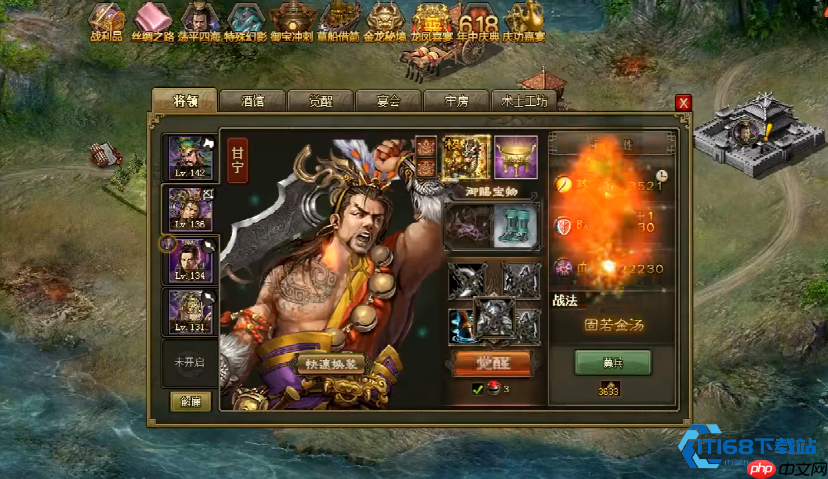This screenshot has height=479, width=828.
Task: Toggle the green checkmark under 觉醒
Action: pos(477,389)
